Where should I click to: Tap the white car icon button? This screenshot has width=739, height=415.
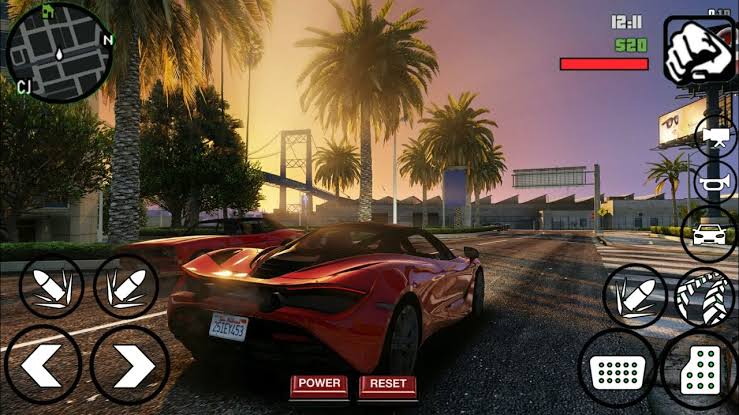click(709, 233)
